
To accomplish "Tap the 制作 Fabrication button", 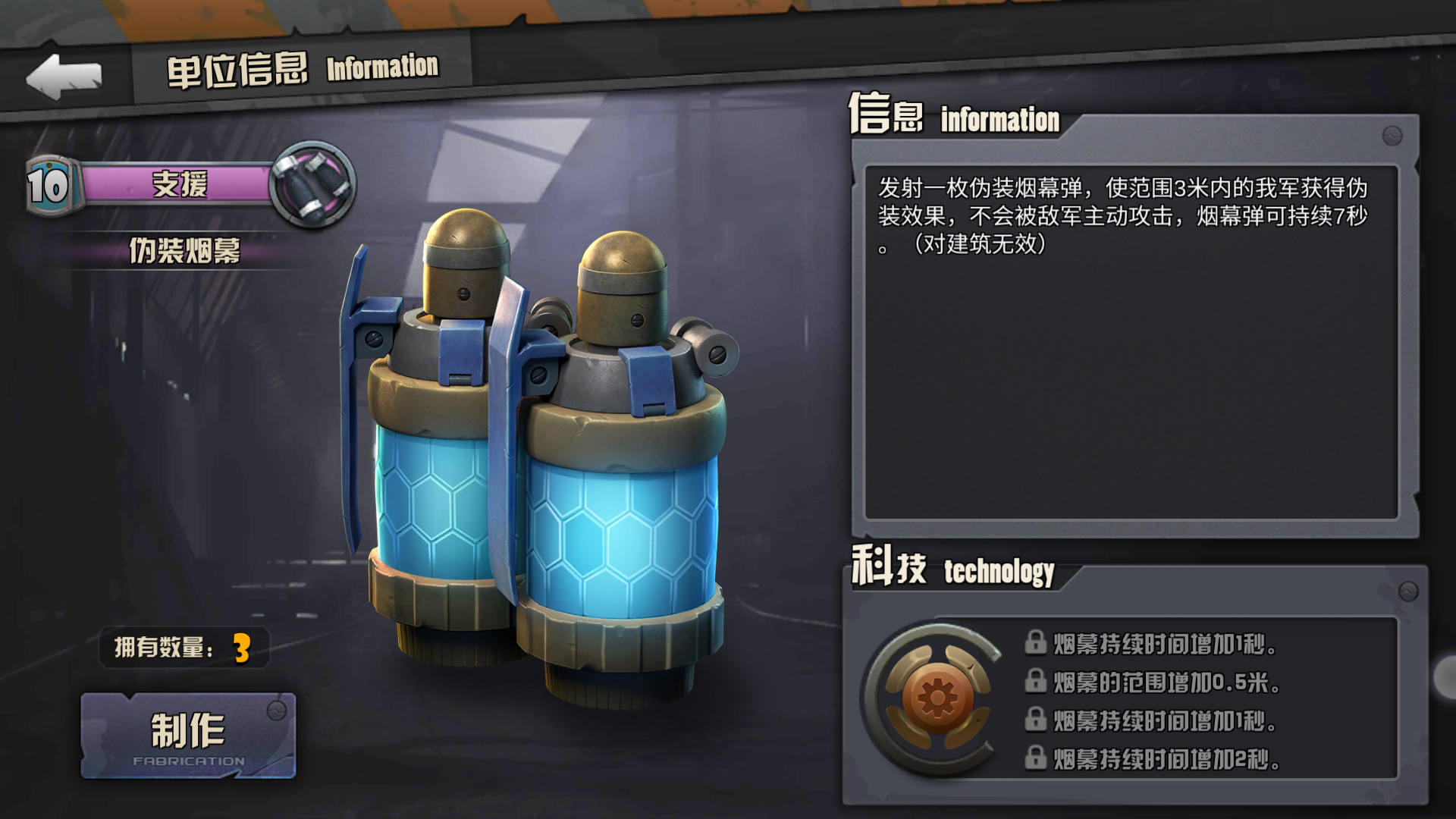I will pos(188,736).
